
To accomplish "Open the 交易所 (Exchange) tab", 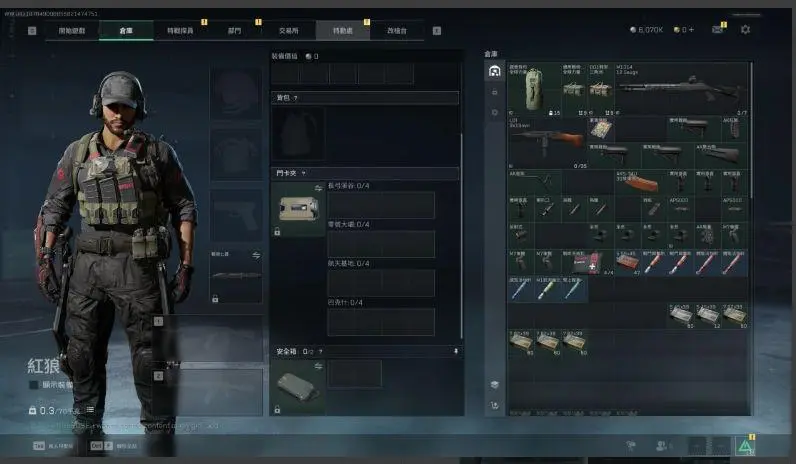I will (x=289, y=31).
